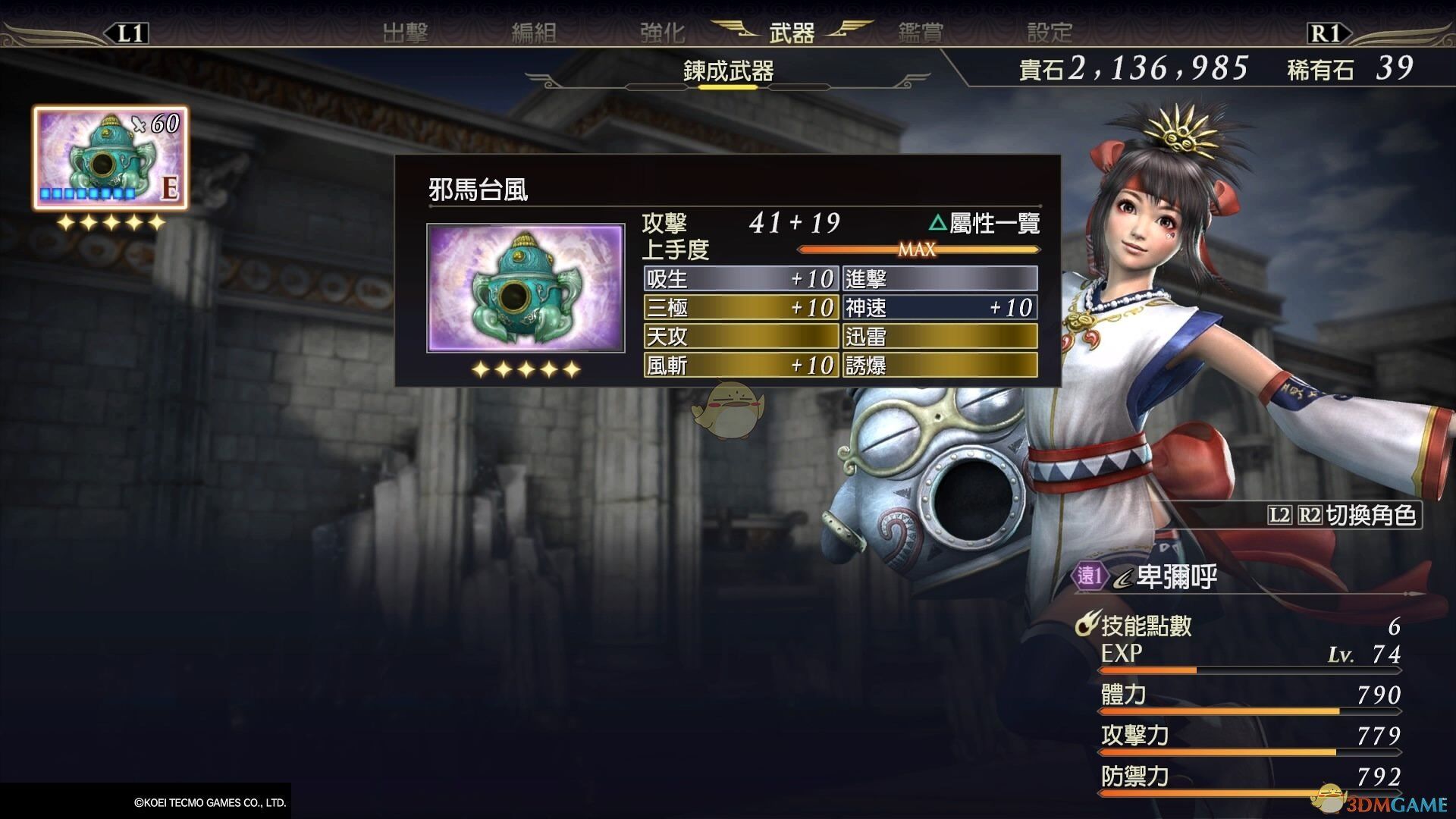Choose the 武器 tab
Viewport: 1456px width, 819px height.
coord(791,33)
